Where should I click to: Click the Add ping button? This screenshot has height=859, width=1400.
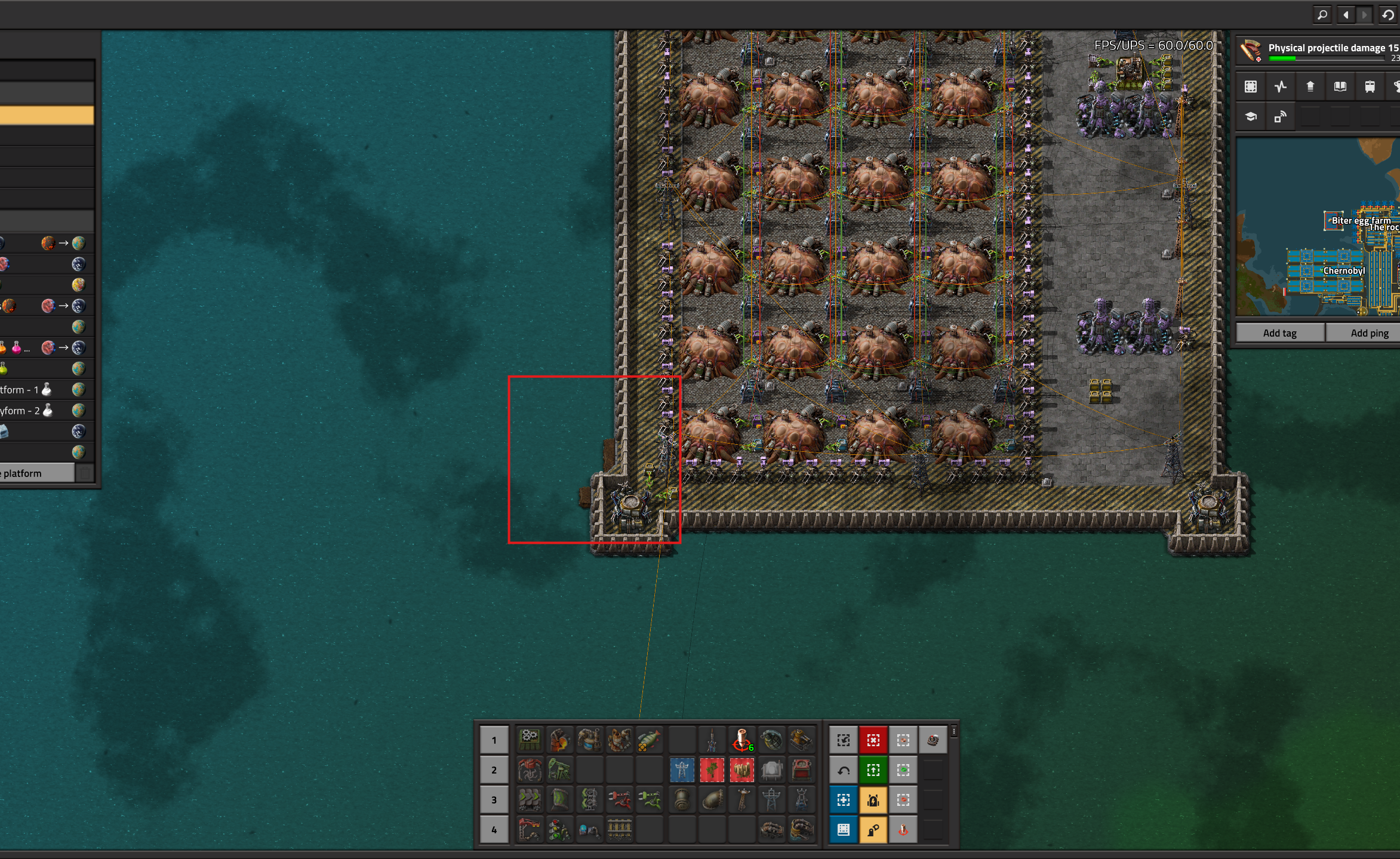[1369, 333]
